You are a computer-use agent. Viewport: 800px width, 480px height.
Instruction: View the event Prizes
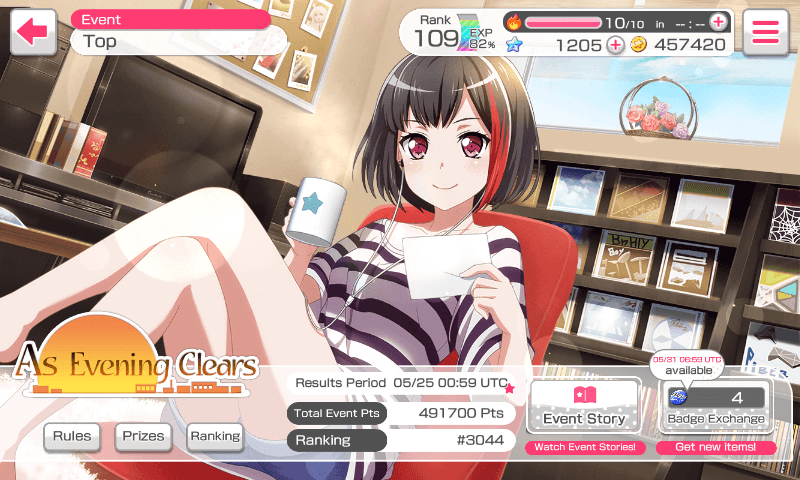[x=144, y=436]
